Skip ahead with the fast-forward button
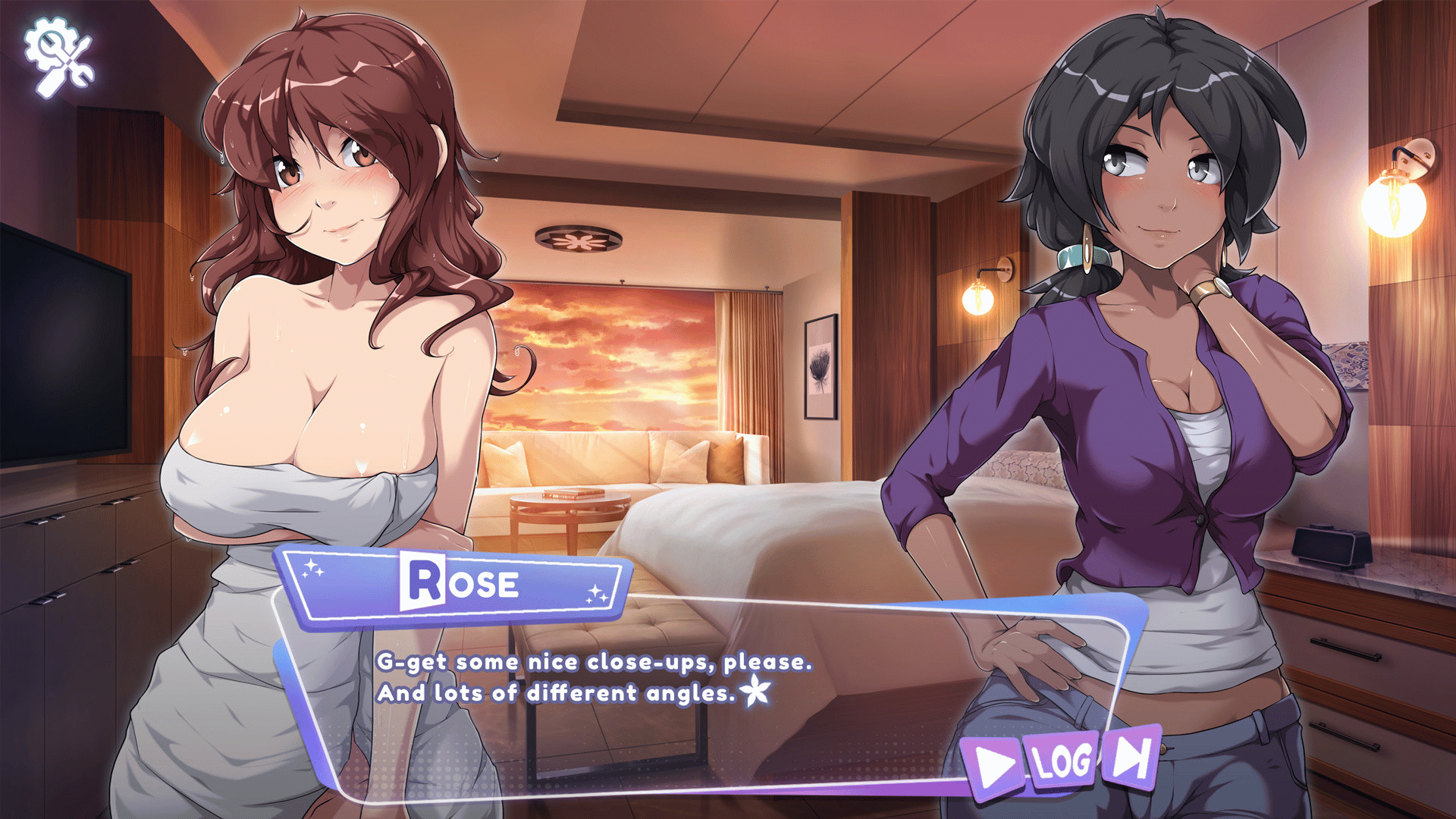This screenshot has width=1456, height=819. (1131, 755)
